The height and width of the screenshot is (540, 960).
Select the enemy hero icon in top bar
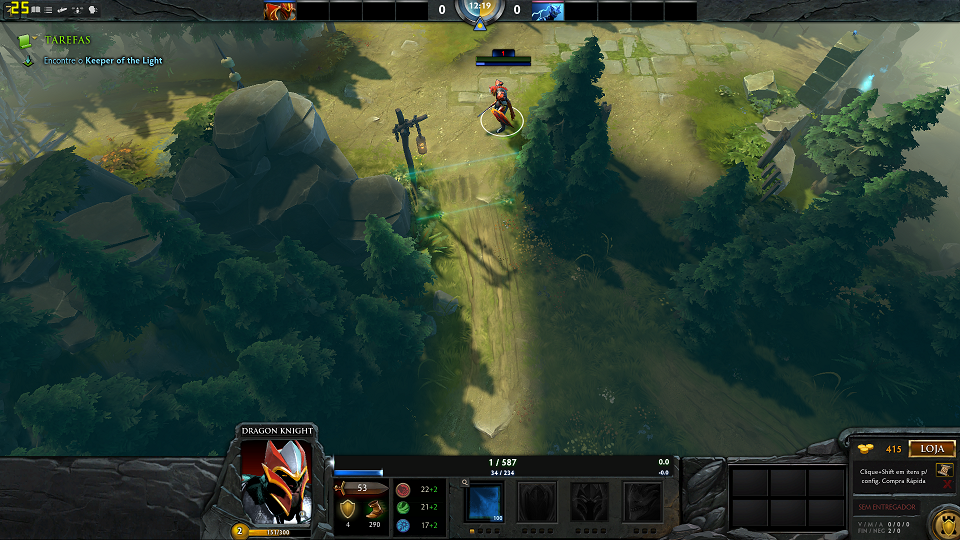click(547, 11)
